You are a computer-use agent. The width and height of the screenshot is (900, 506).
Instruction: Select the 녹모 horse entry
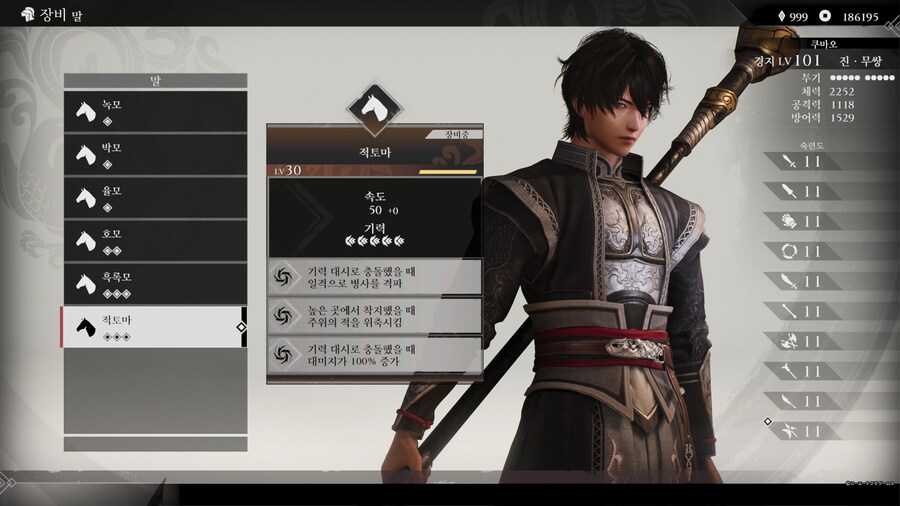[155, 111]
